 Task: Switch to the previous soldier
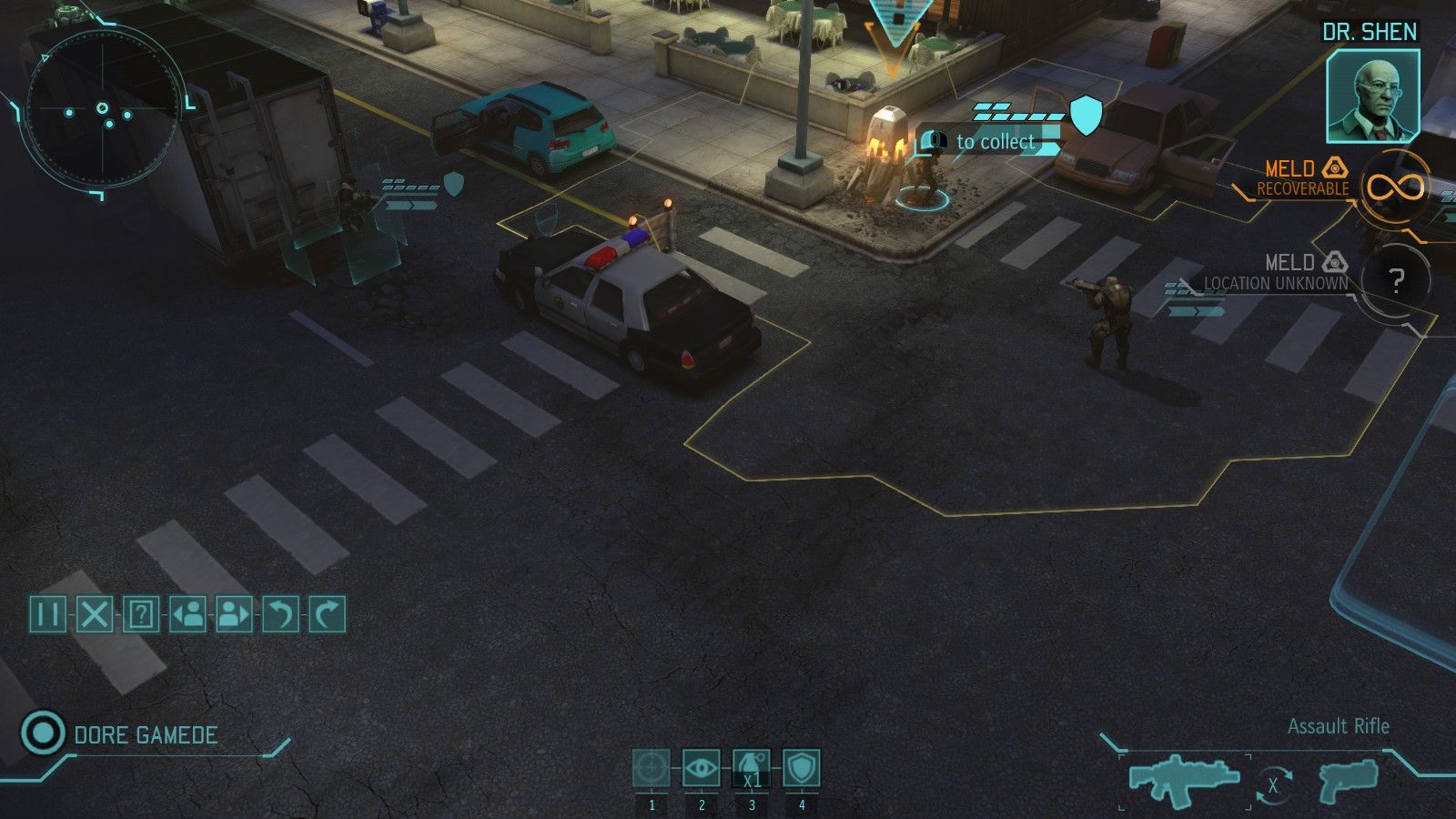click(189, 613)
